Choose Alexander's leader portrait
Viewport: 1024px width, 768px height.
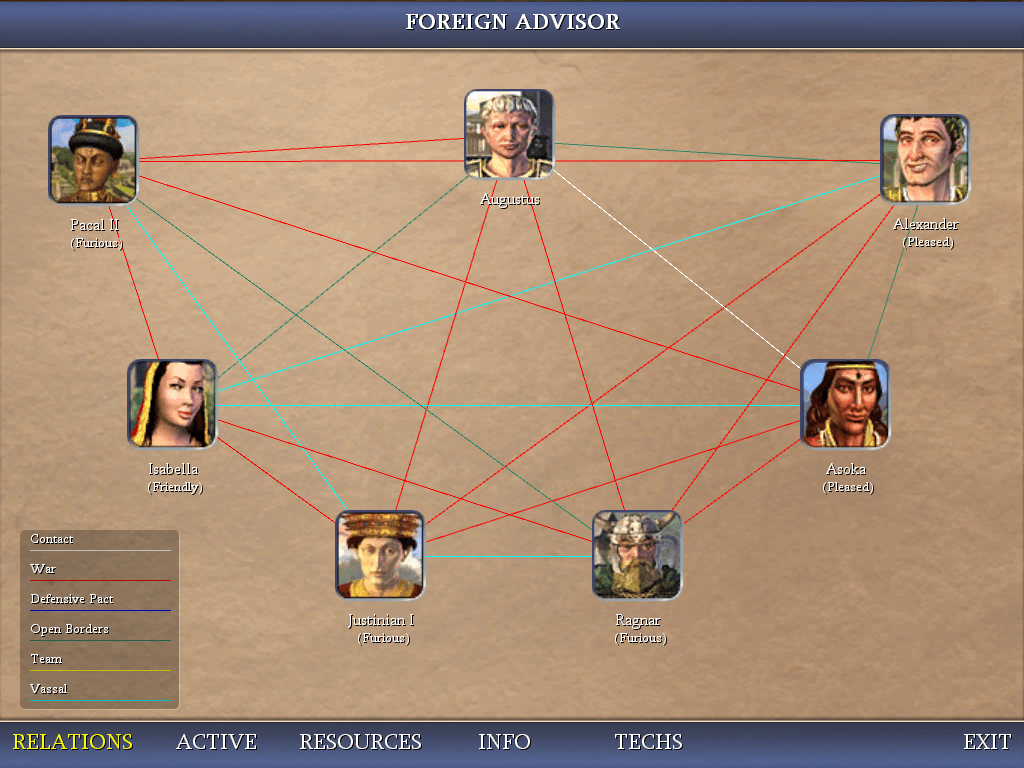click(x=925, y=159)
